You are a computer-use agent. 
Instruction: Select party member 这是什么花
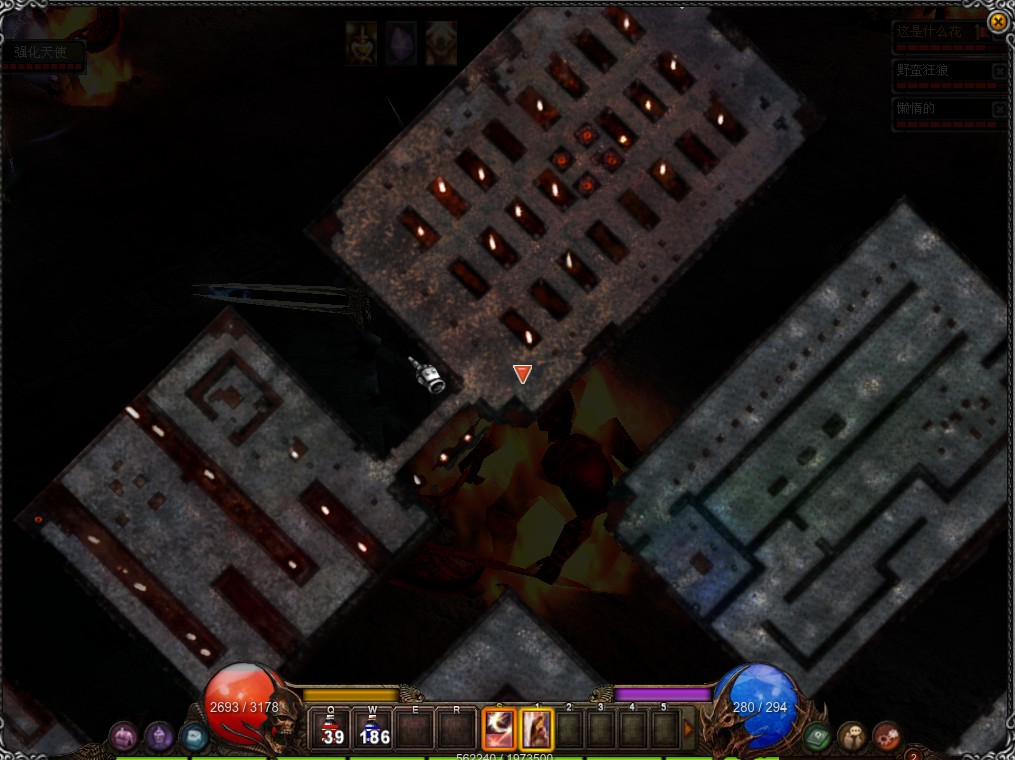coord(940,33)
